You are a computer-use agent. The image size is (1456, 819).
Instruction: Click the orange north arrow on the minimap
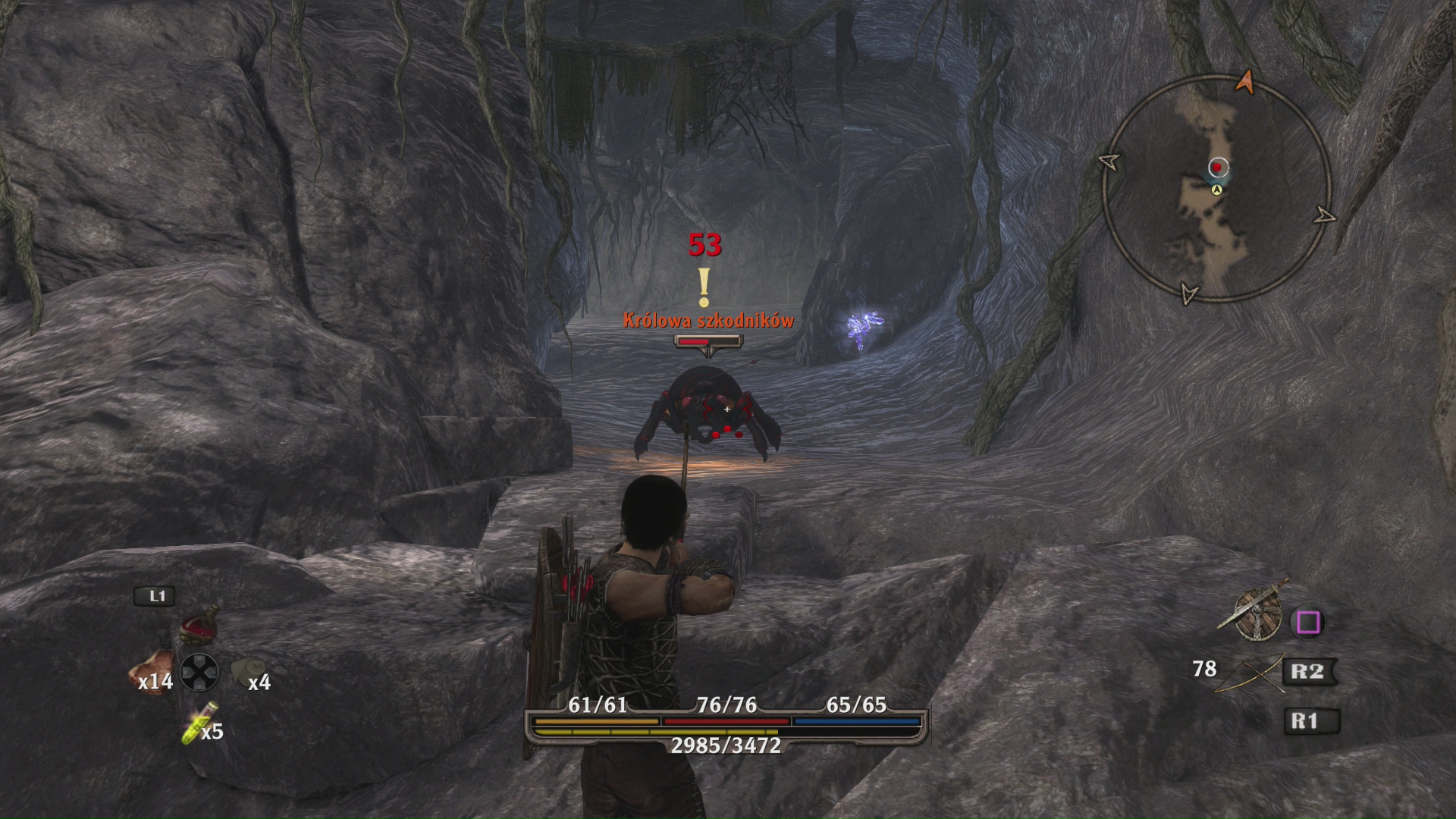(1244, 81)
